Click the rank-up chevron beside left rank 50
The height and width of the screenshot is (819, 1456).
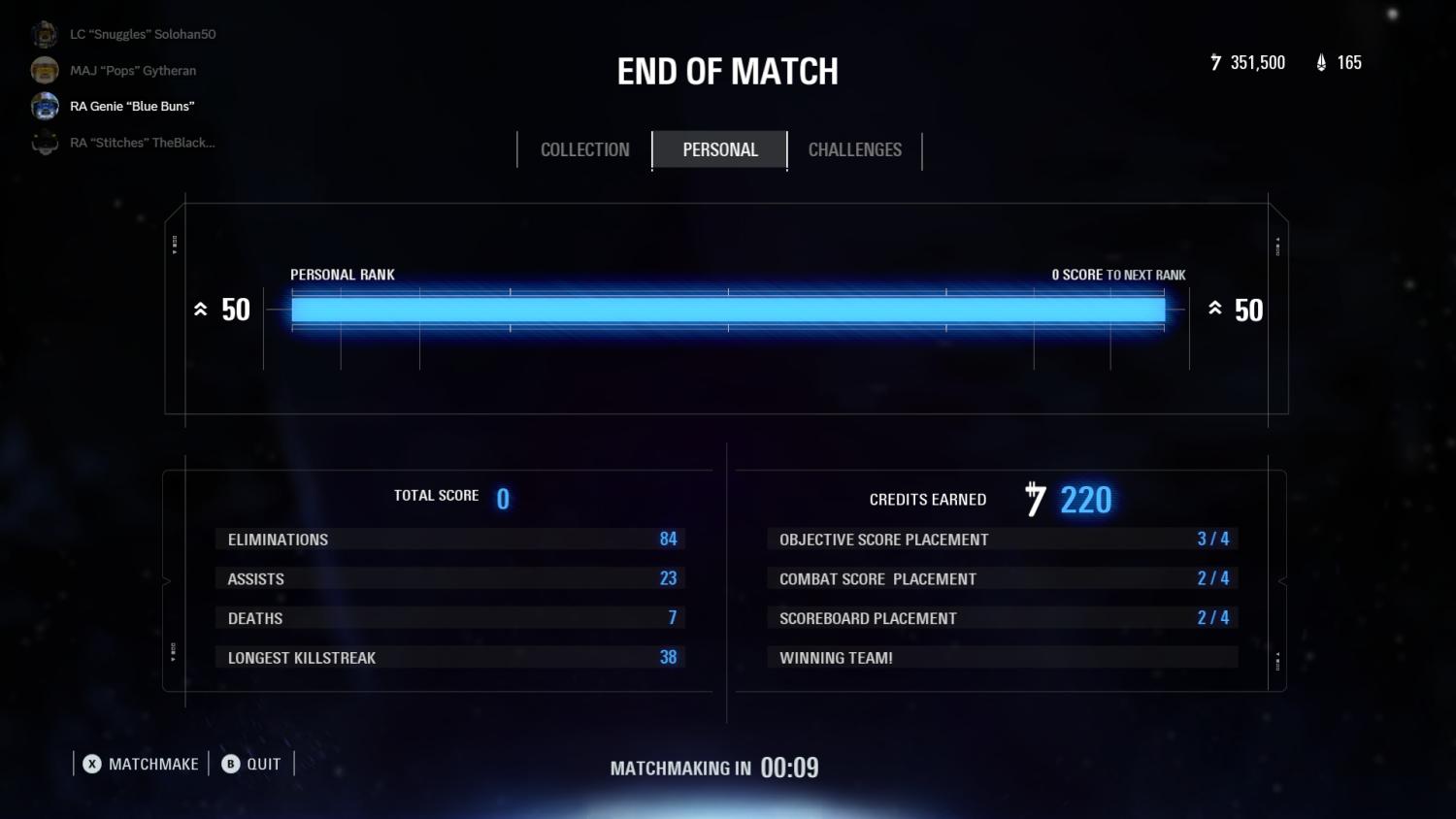pos(201,309)
